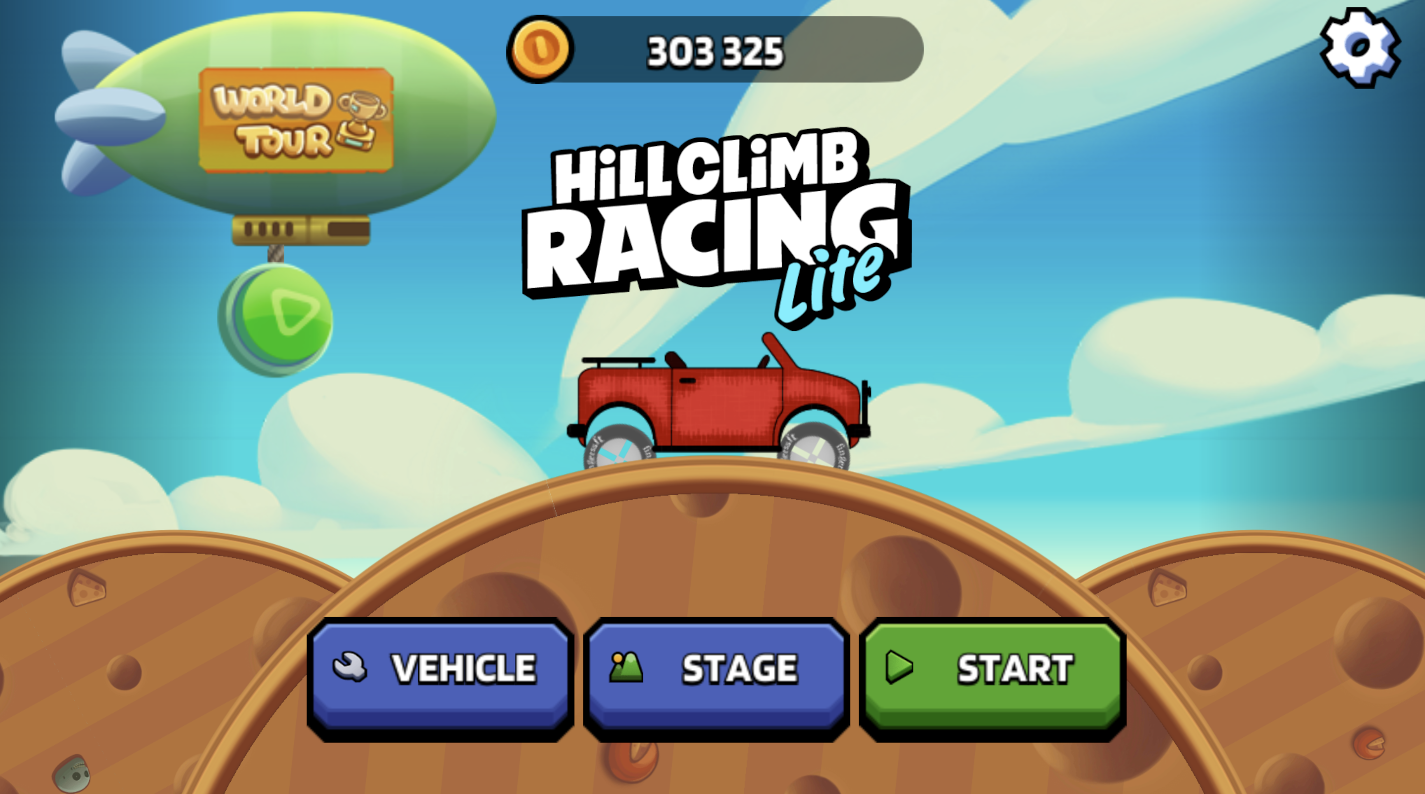Select the red jeep on the hill
Image resolution: width=1425 pixels, height=794 pixels.
pos(720,405)
